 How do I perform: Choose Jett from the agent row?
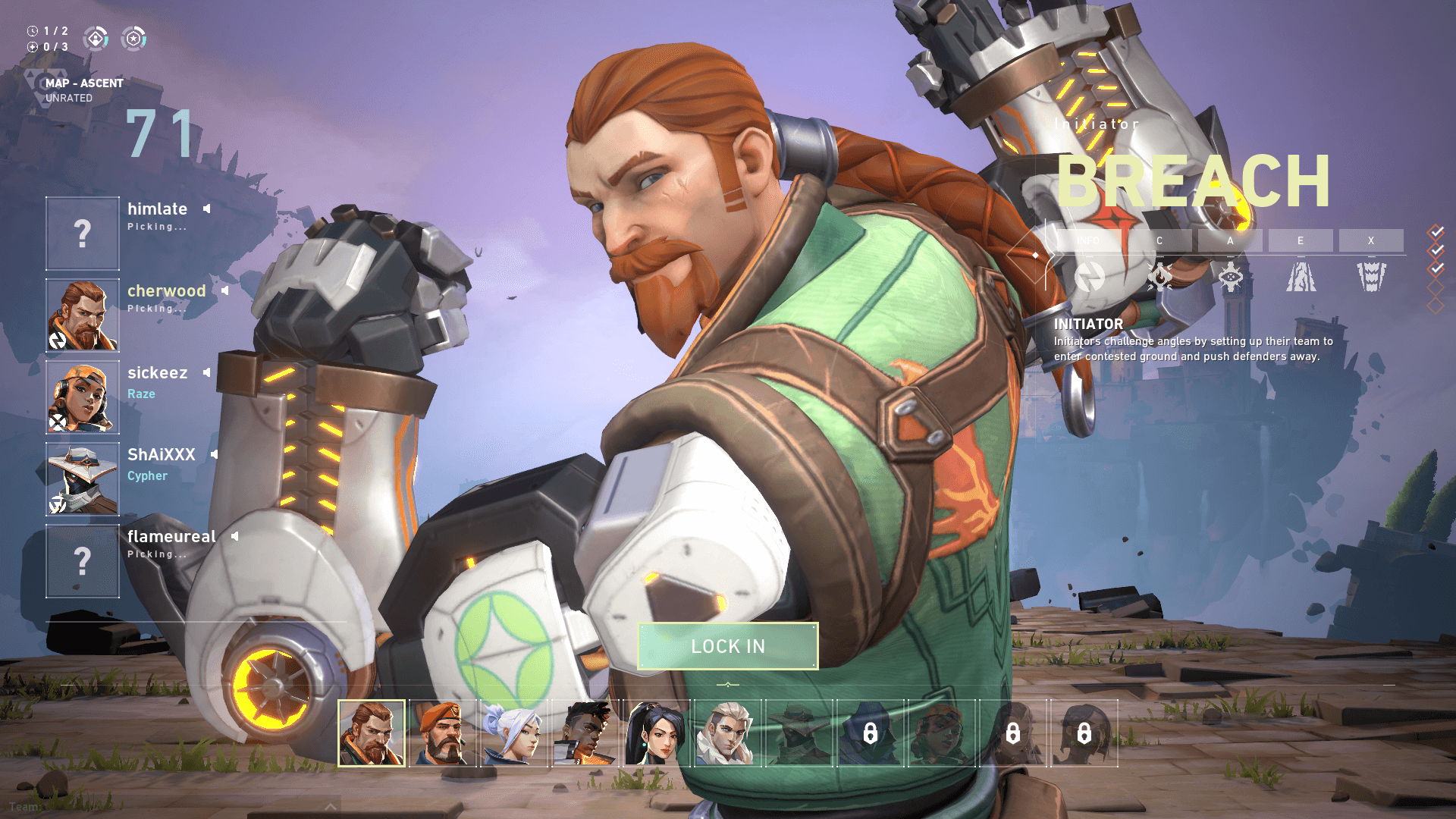513,733
